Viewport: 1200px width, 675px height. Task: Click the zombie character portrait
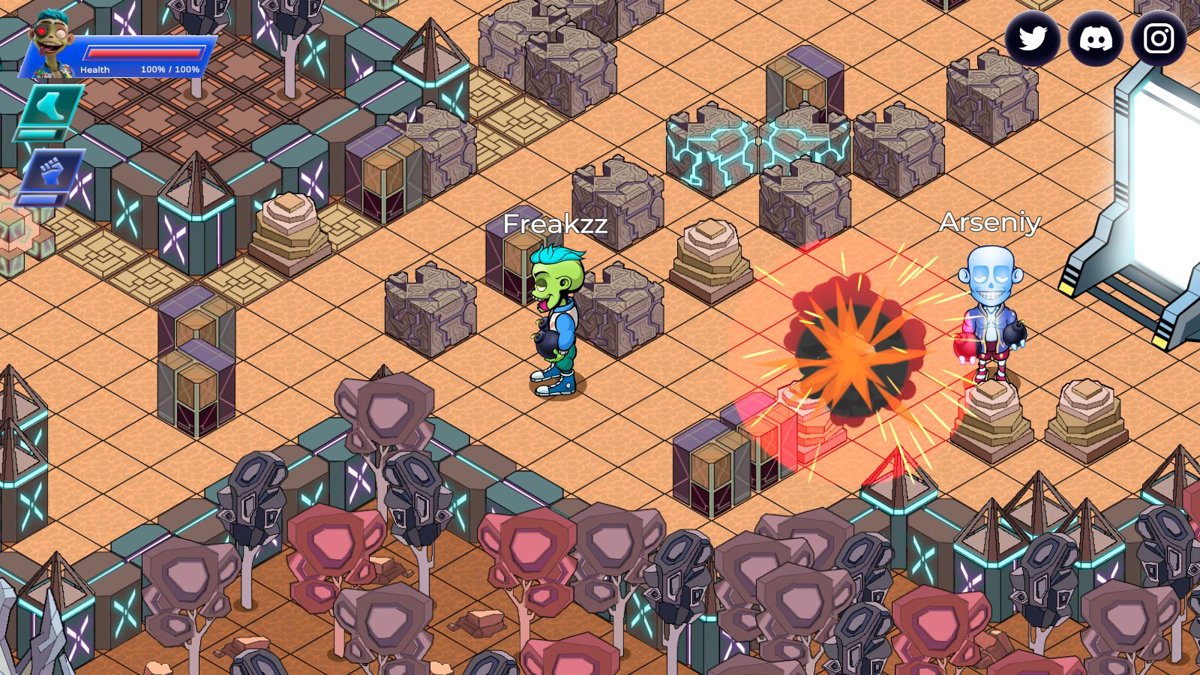coord(50,45)
